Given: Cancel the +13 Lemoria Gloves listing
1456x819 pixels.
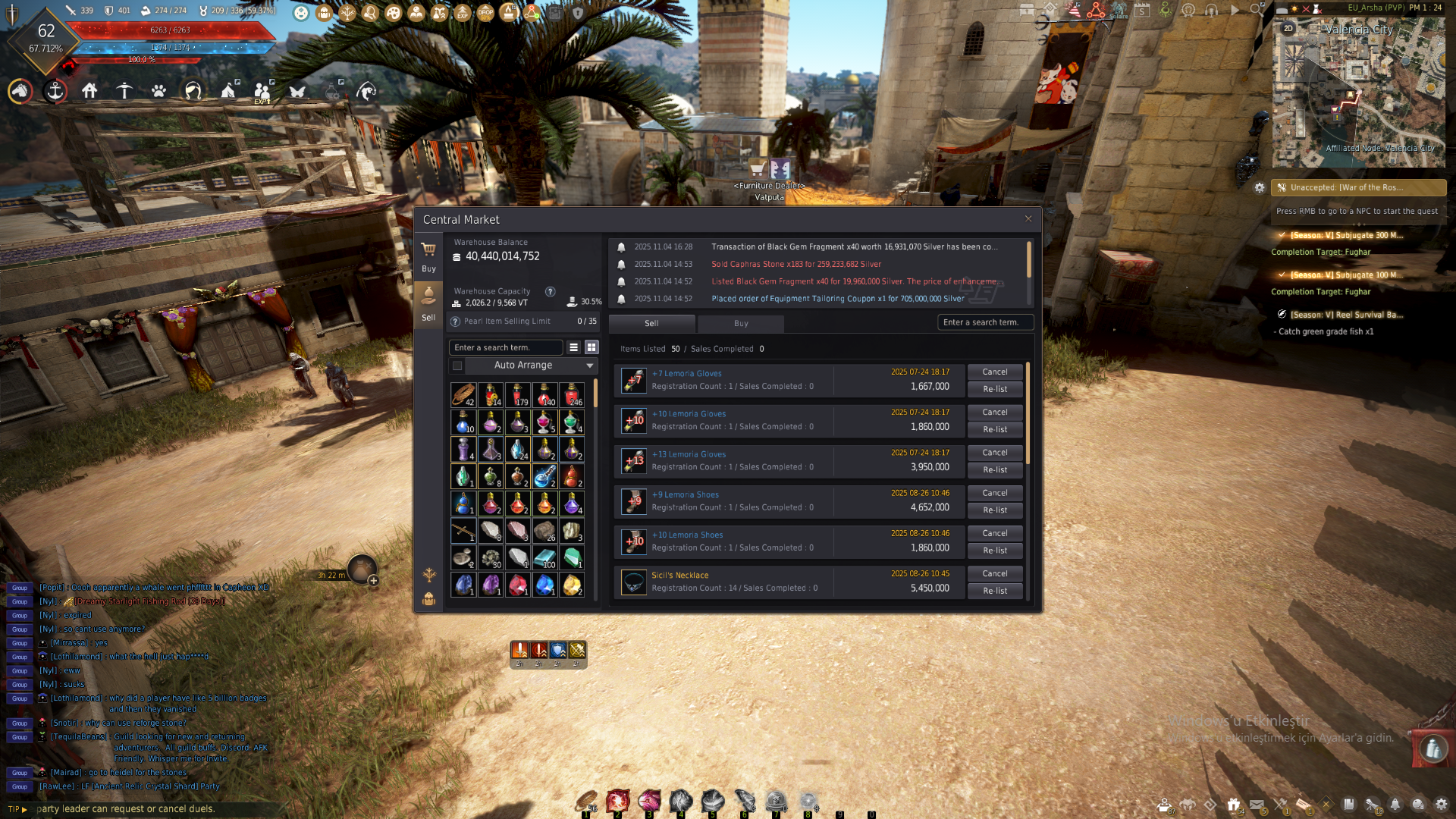Looking at the screenshot, I should [995, 453].
